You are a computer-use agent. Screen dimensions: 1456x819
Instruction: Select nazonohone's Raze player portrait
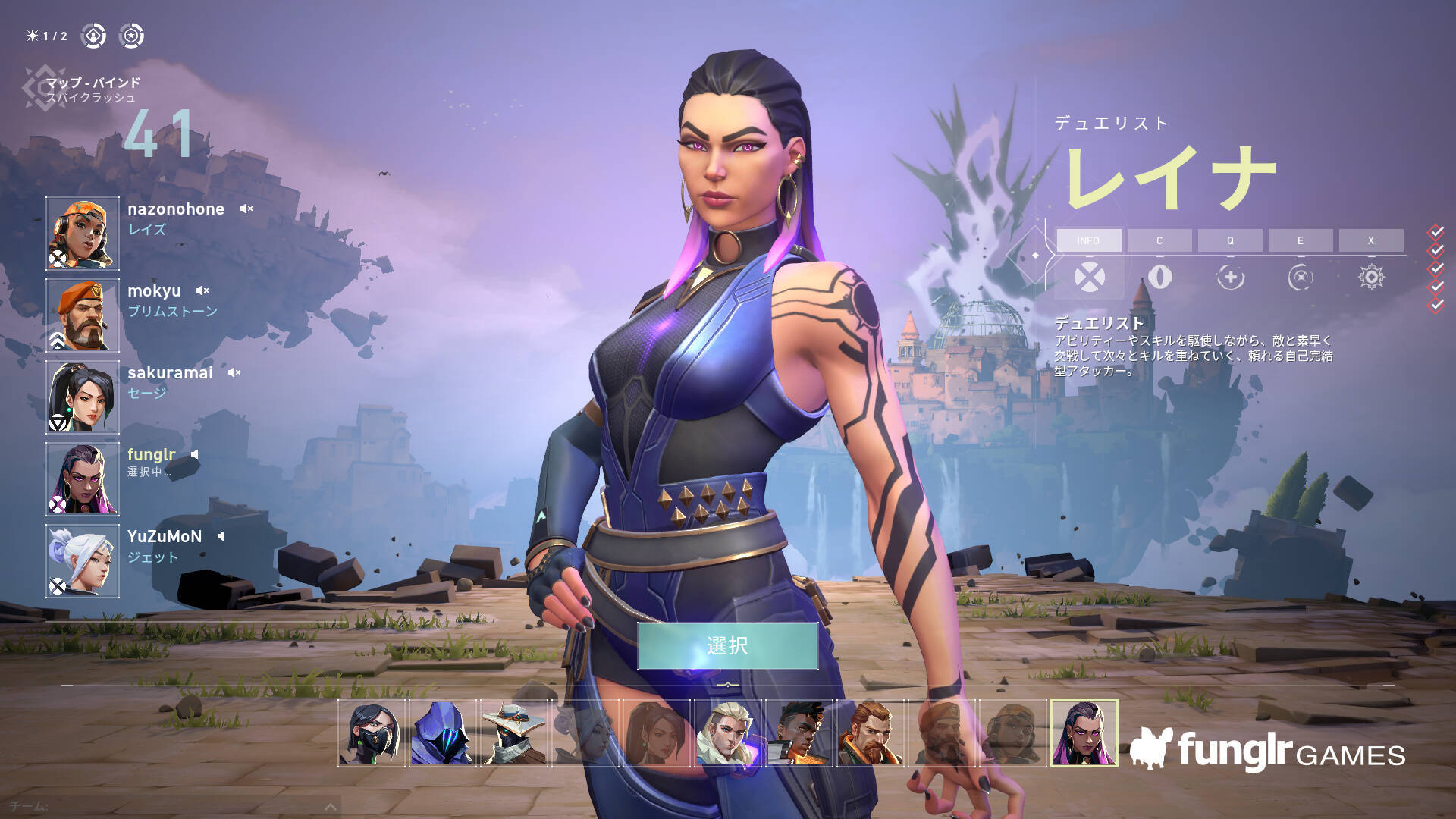click(83, 234)
